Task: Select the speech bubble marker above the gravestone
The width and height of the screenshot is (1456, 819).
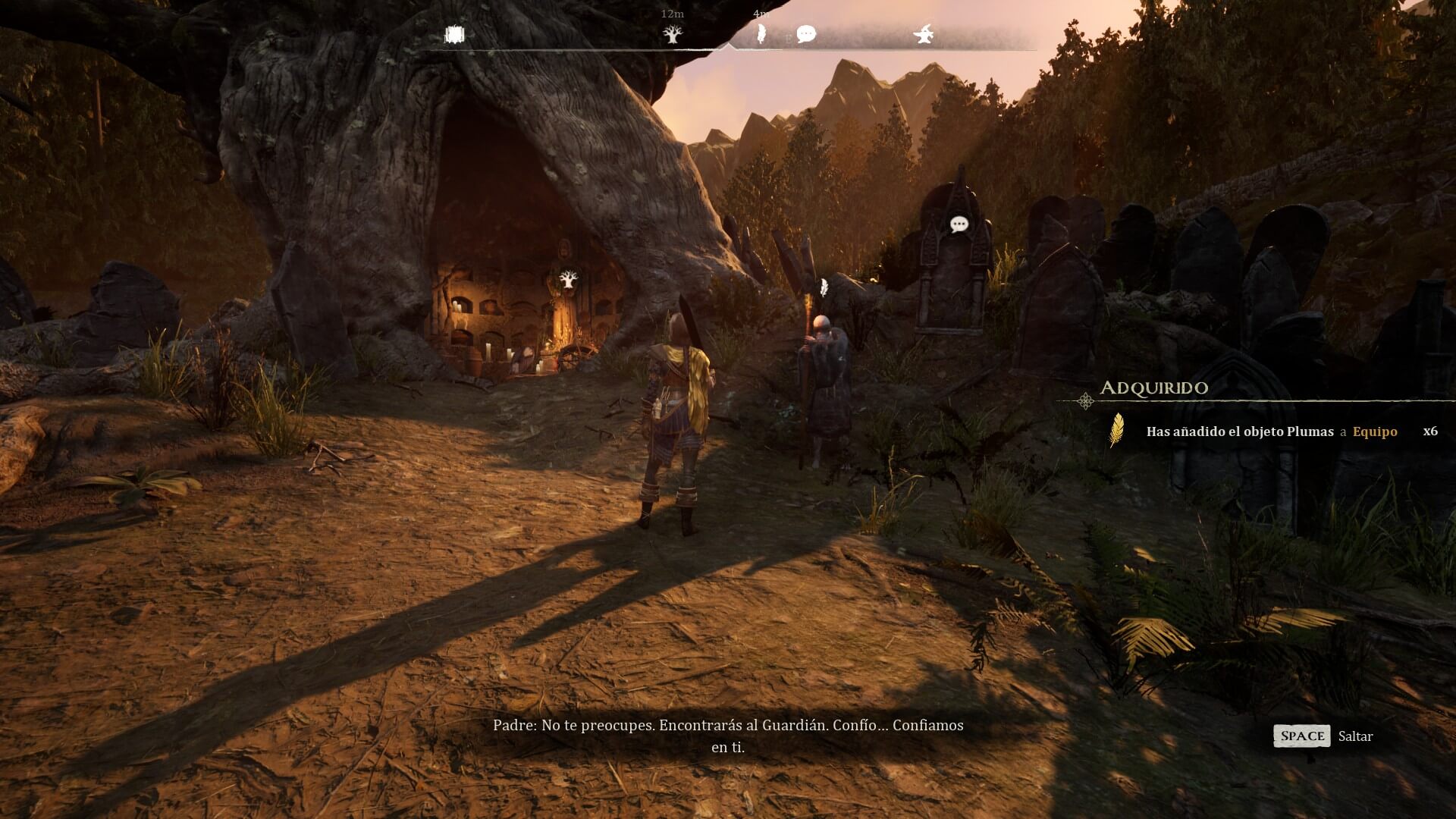Action: [x=959, y=224]
